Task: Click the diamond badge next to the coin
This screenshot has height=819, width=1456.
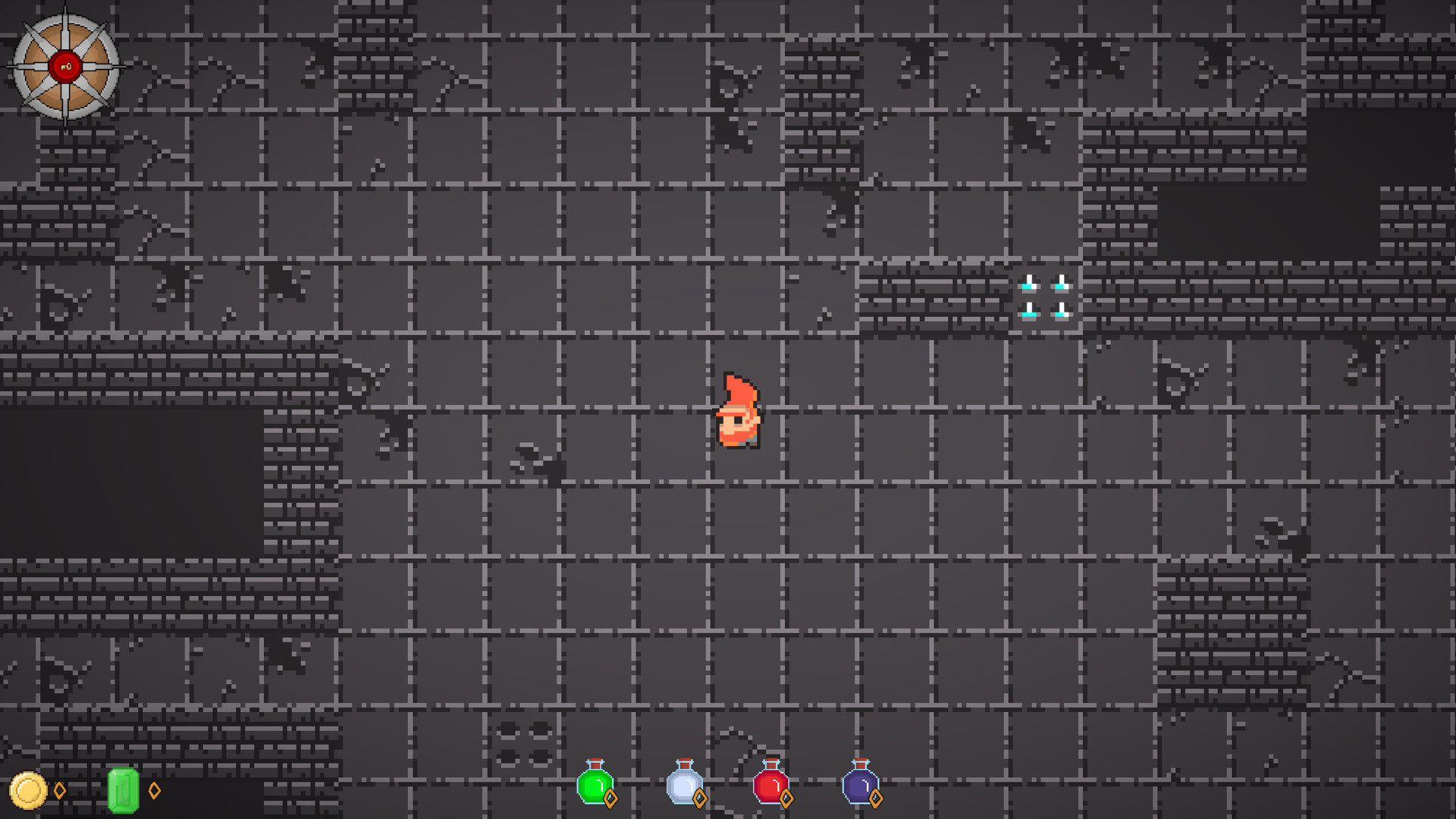Action: coord(58,791)
